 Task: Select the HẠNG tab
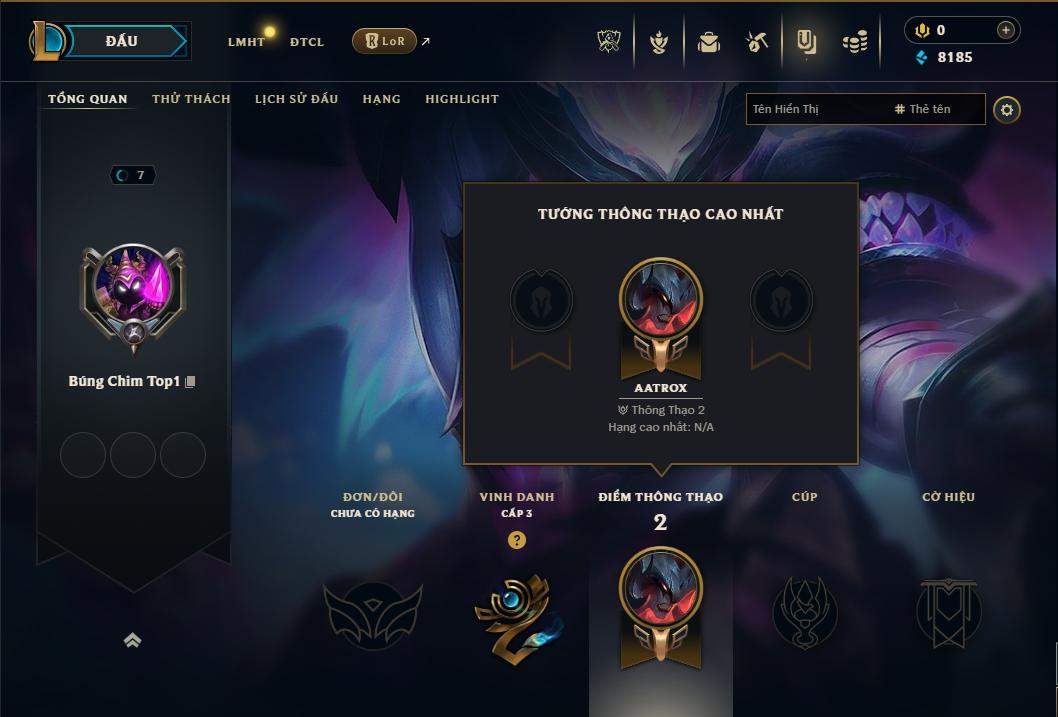coord(381,99)
